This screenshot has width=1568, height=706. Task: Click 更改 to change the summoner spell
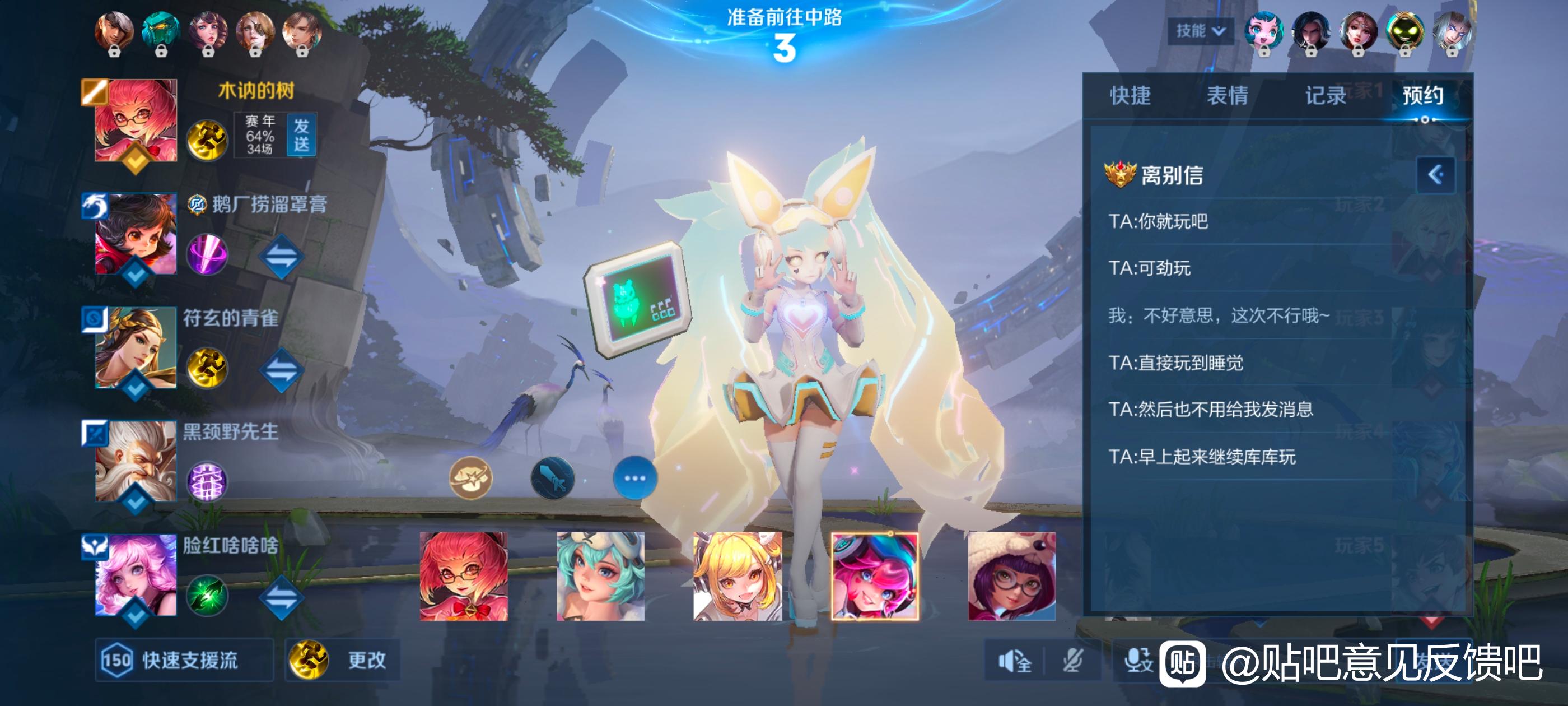(343, 659)
